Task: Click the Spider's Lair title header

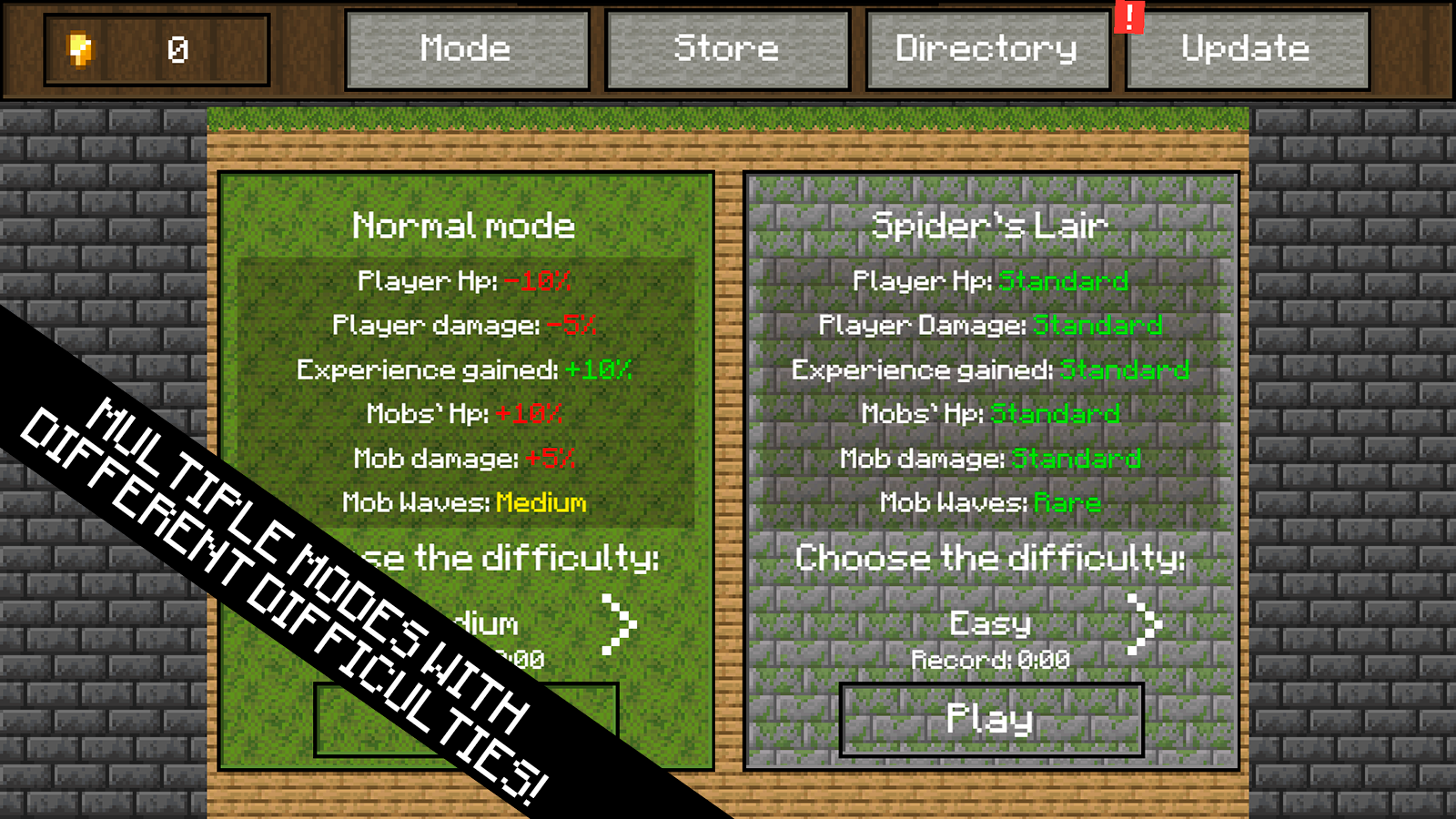Action: click(x=989, y=226)
